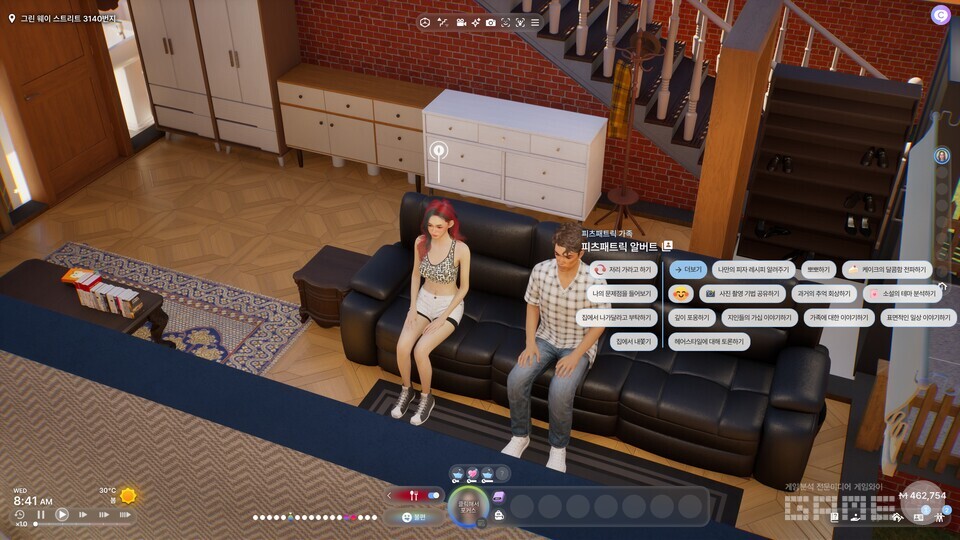
Task: Select '헤어스타일에 대해 토론하기' option
Action: tap(708, 341)
